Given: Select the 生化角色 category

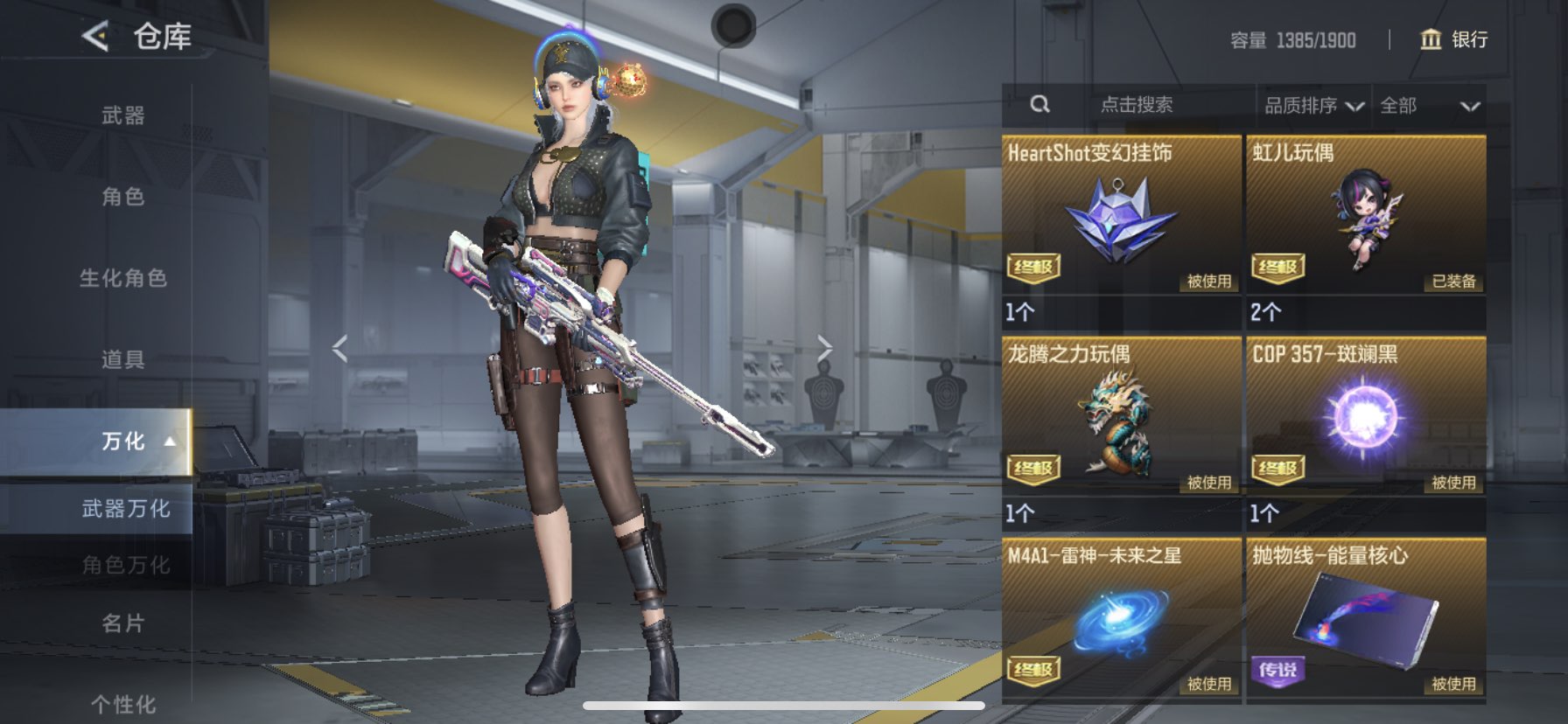Looking at the screenshot, I should 122,278.
